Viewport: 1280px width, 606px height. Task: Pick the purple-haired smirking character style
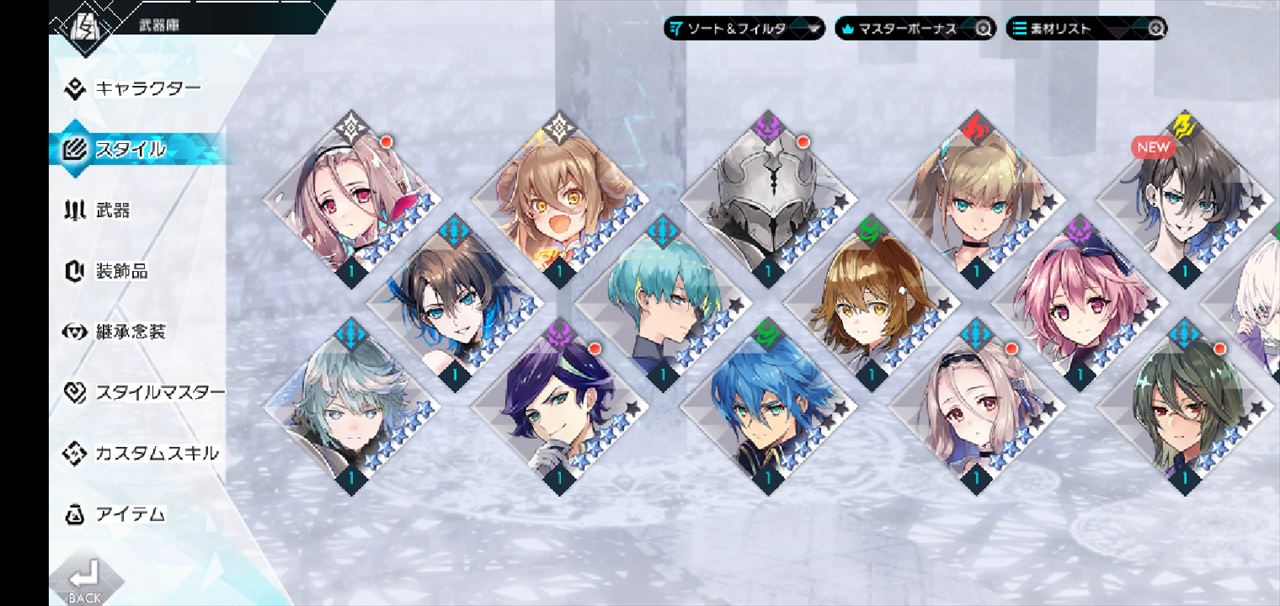[558, 410]
